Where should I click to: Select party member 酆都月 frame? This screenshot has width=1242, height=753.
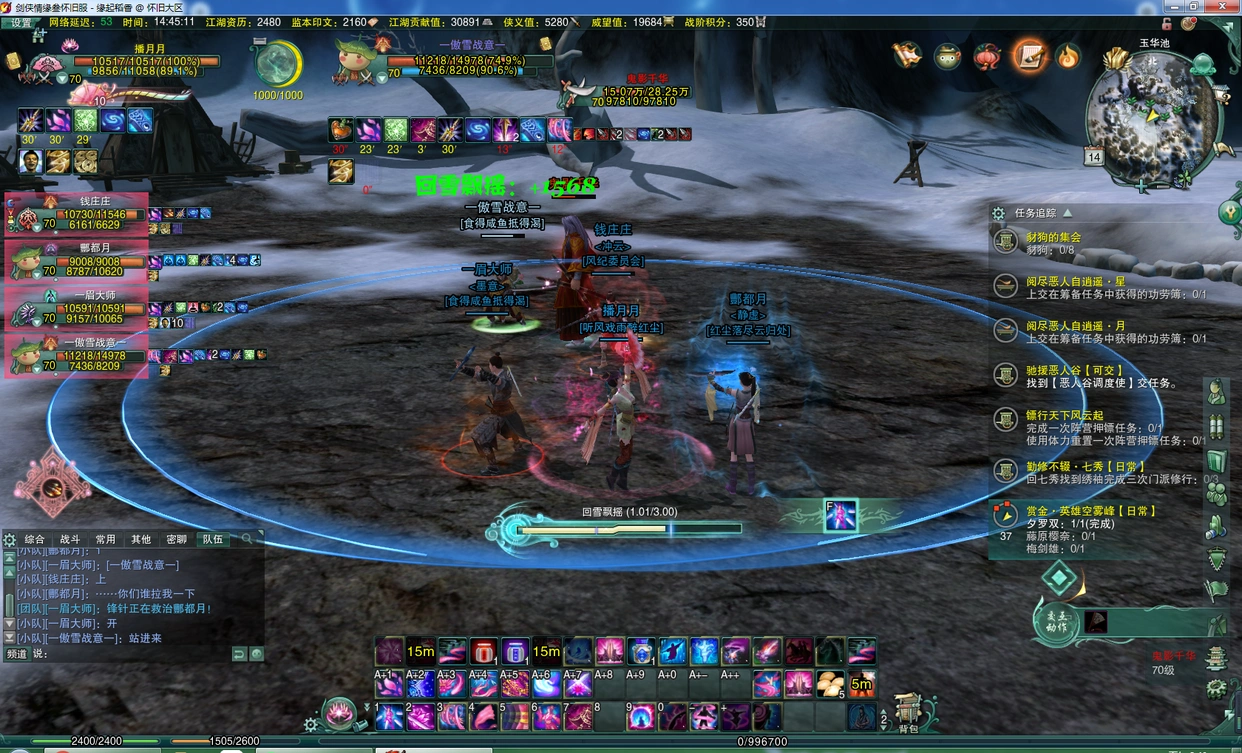pyautogui.click(x=77, y=259)
